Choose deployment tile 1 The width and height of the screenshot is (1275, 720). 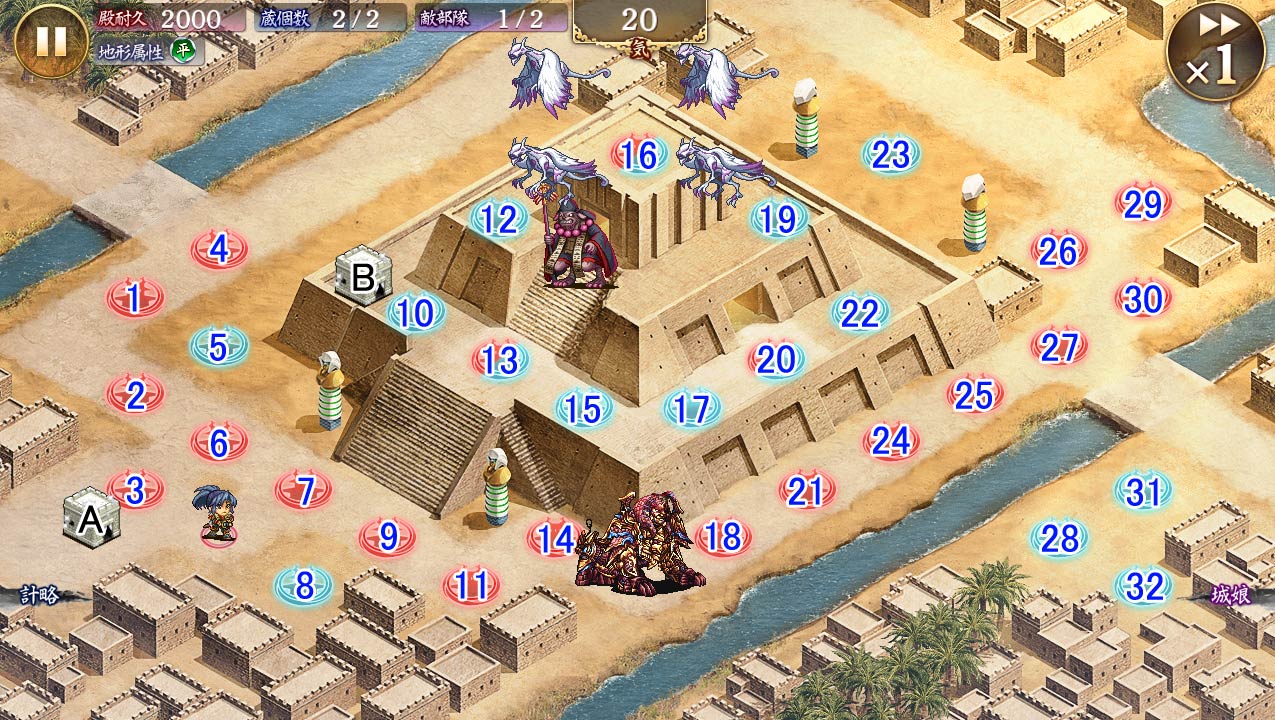(135, 297)
